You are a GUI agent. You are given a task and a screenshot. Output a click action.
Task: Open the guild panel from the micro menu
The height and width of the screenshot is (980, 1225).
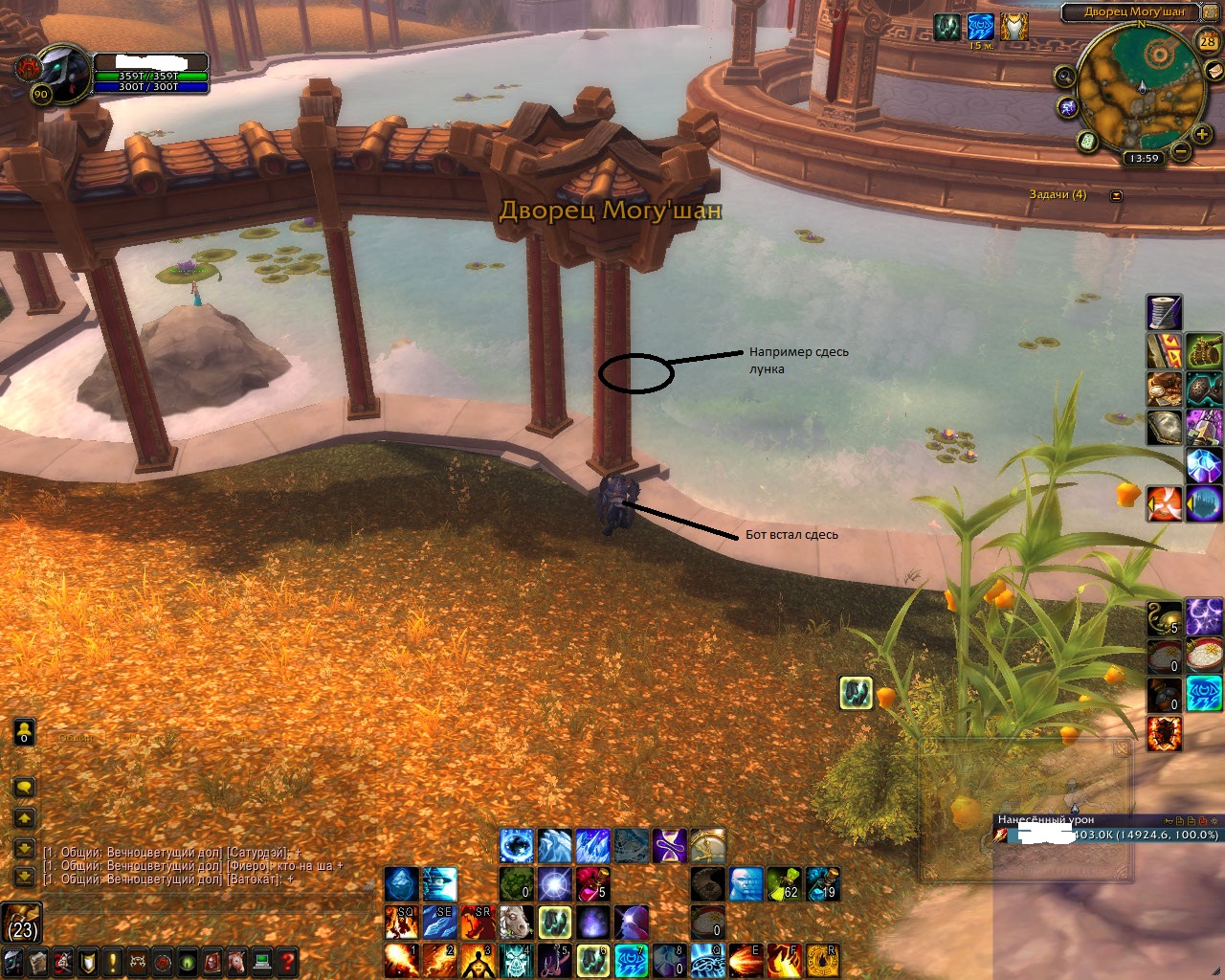click(88, 964)
